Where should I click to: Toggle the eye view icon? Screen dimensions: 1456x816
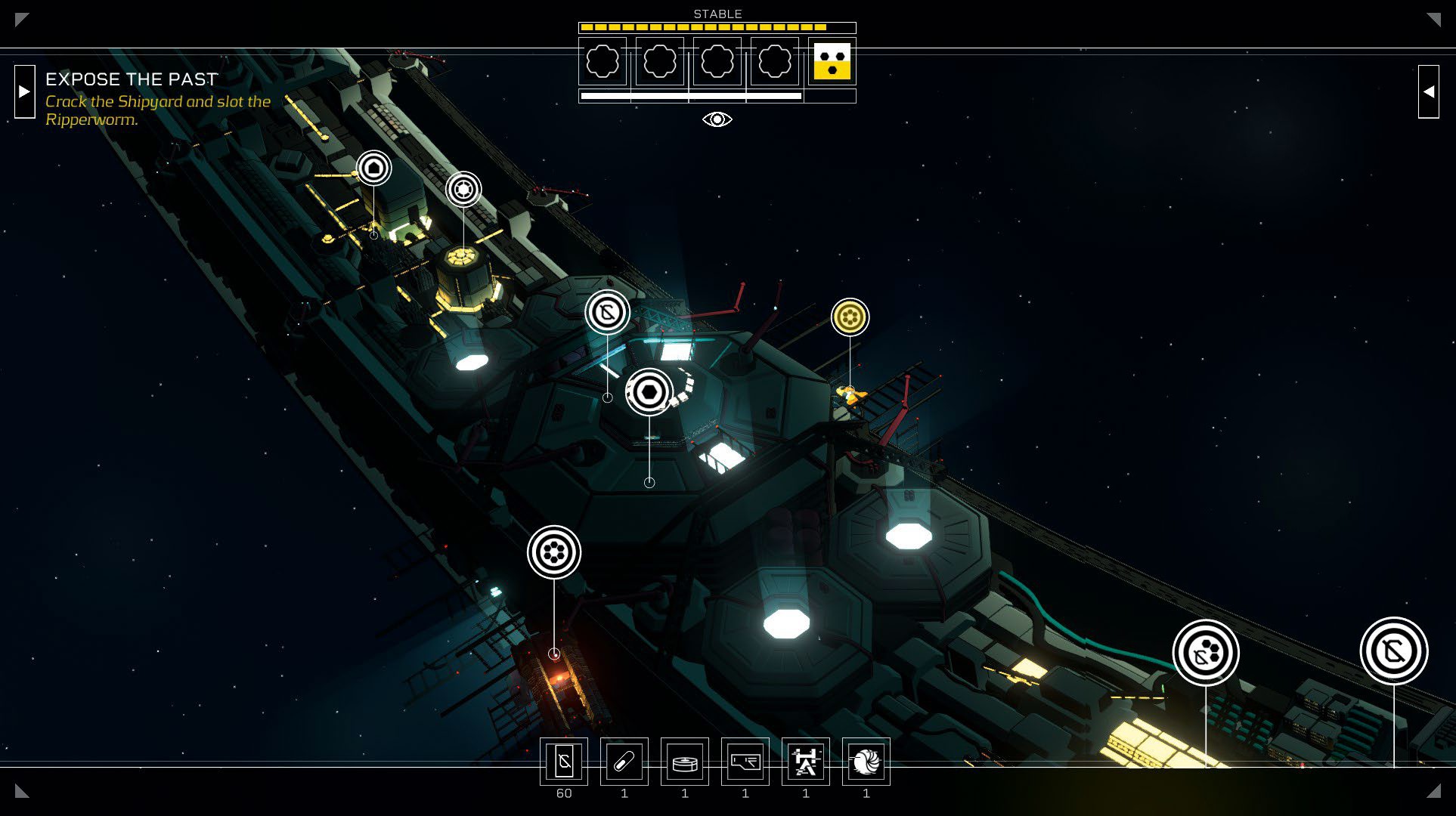717,119
